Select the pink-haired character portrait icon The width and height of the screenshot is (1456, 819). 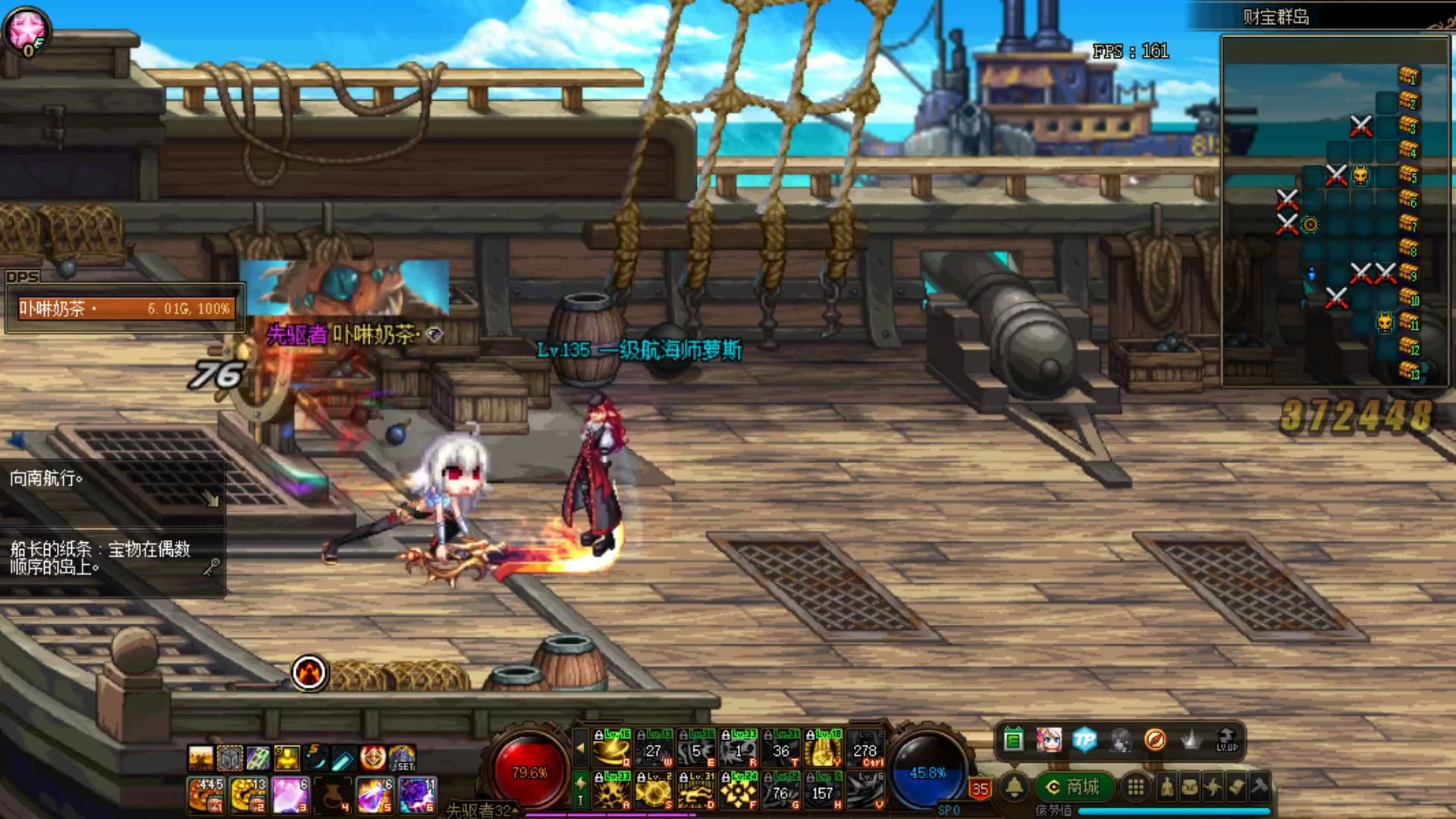1049,739
